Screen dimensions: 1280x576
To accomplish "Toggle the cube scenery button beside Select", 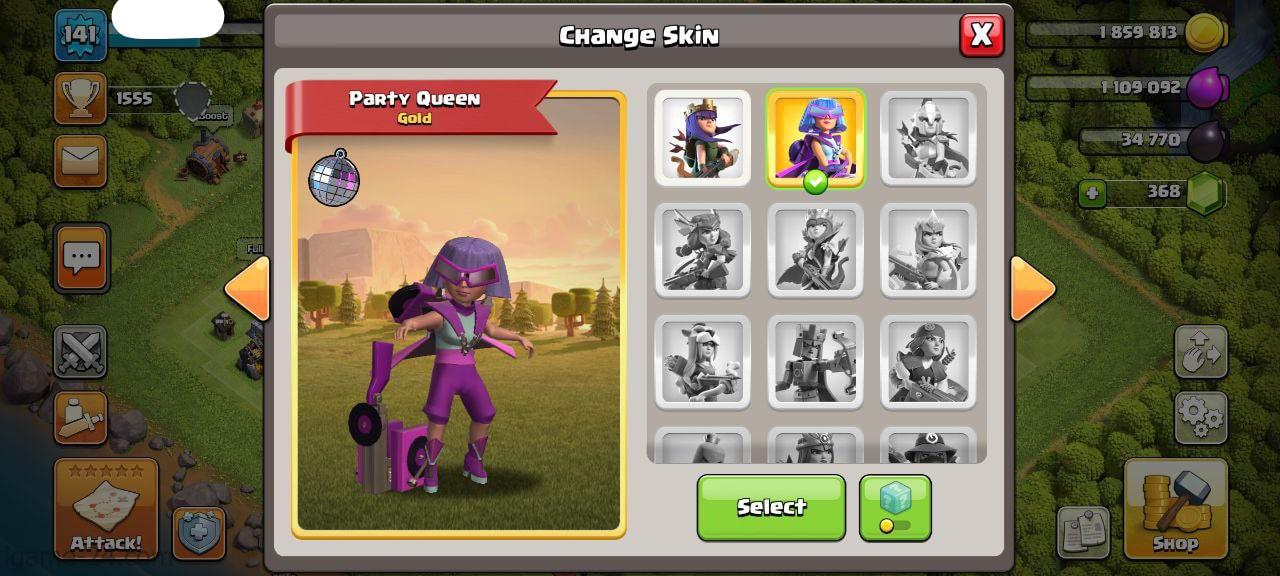I will click(895, 507).
